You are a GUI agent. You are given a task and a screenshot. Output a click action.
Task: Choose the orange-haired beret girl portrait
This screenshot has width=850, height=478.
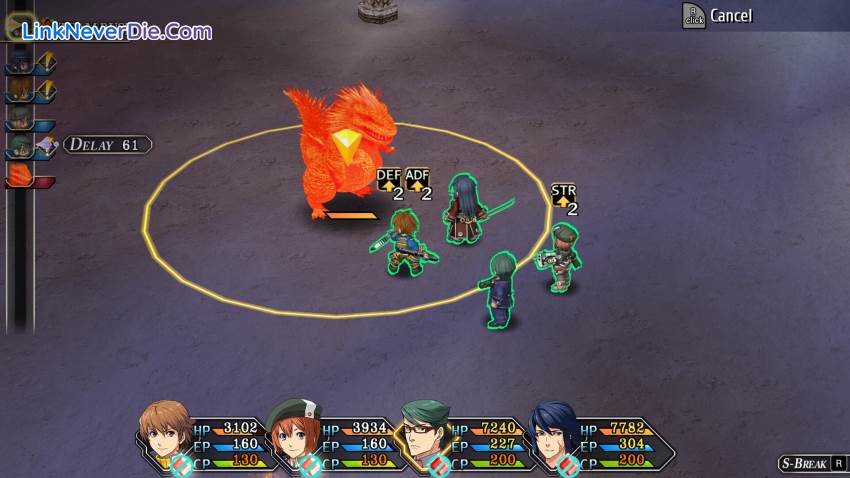tap(294, 430)
